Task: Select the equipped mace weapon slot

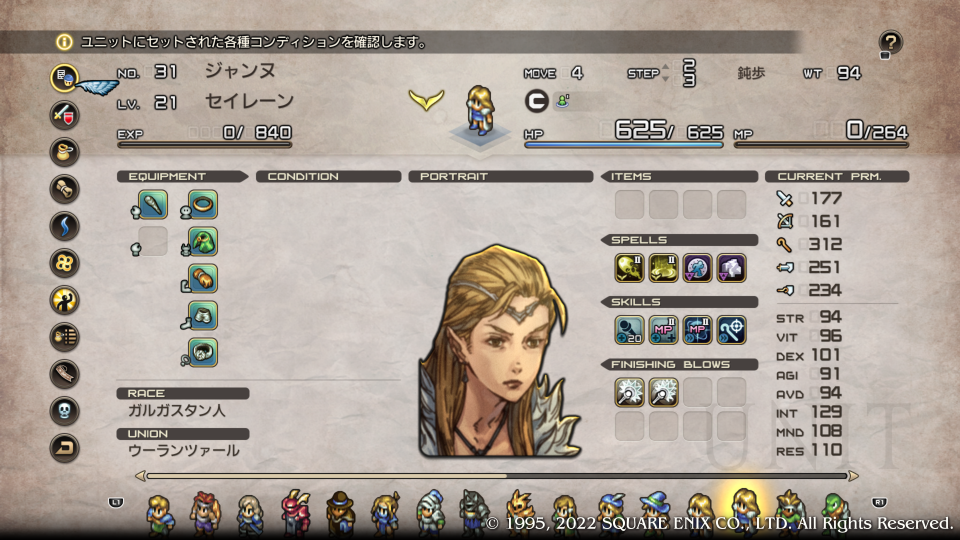Action: 153,205
